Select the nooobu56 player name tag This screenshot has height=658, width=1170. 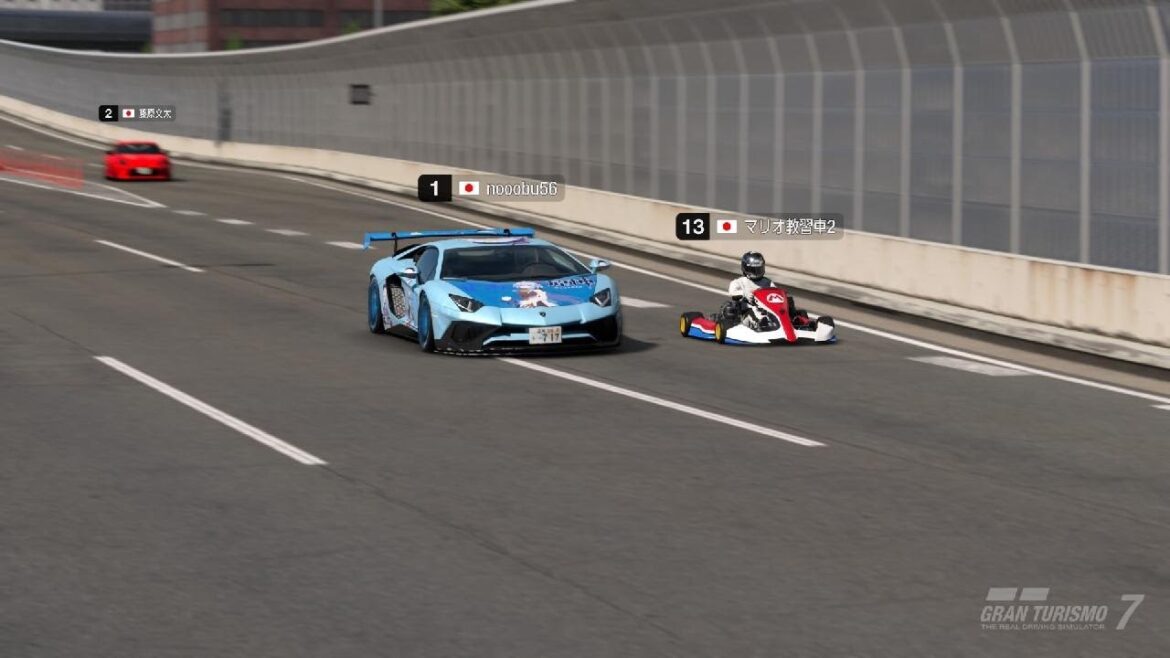click(491, 188)
